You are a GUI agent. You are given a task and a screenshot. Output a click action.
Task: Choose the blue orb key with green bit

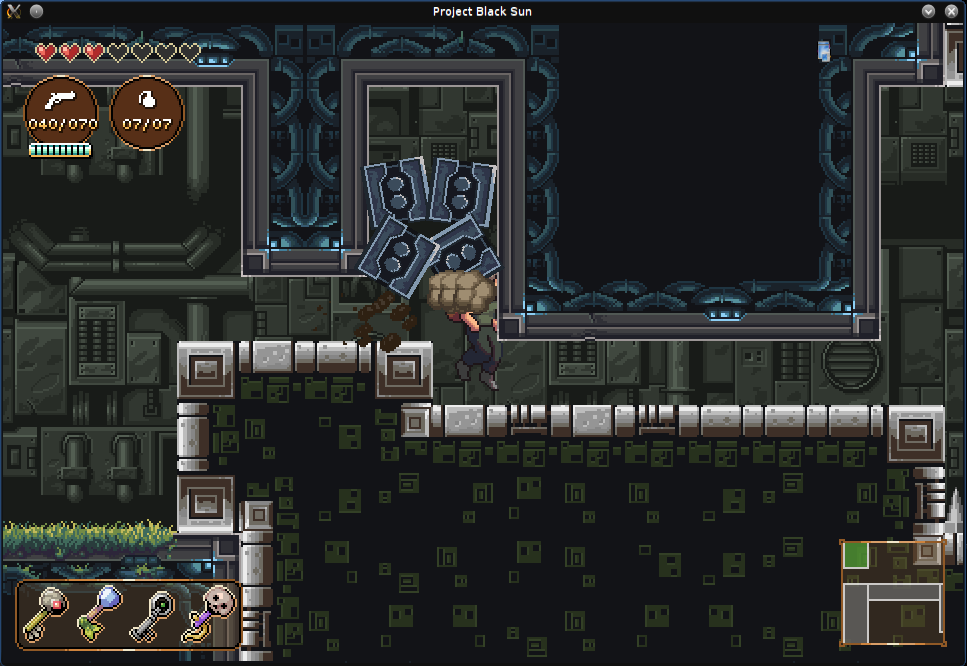coord(99,613)
